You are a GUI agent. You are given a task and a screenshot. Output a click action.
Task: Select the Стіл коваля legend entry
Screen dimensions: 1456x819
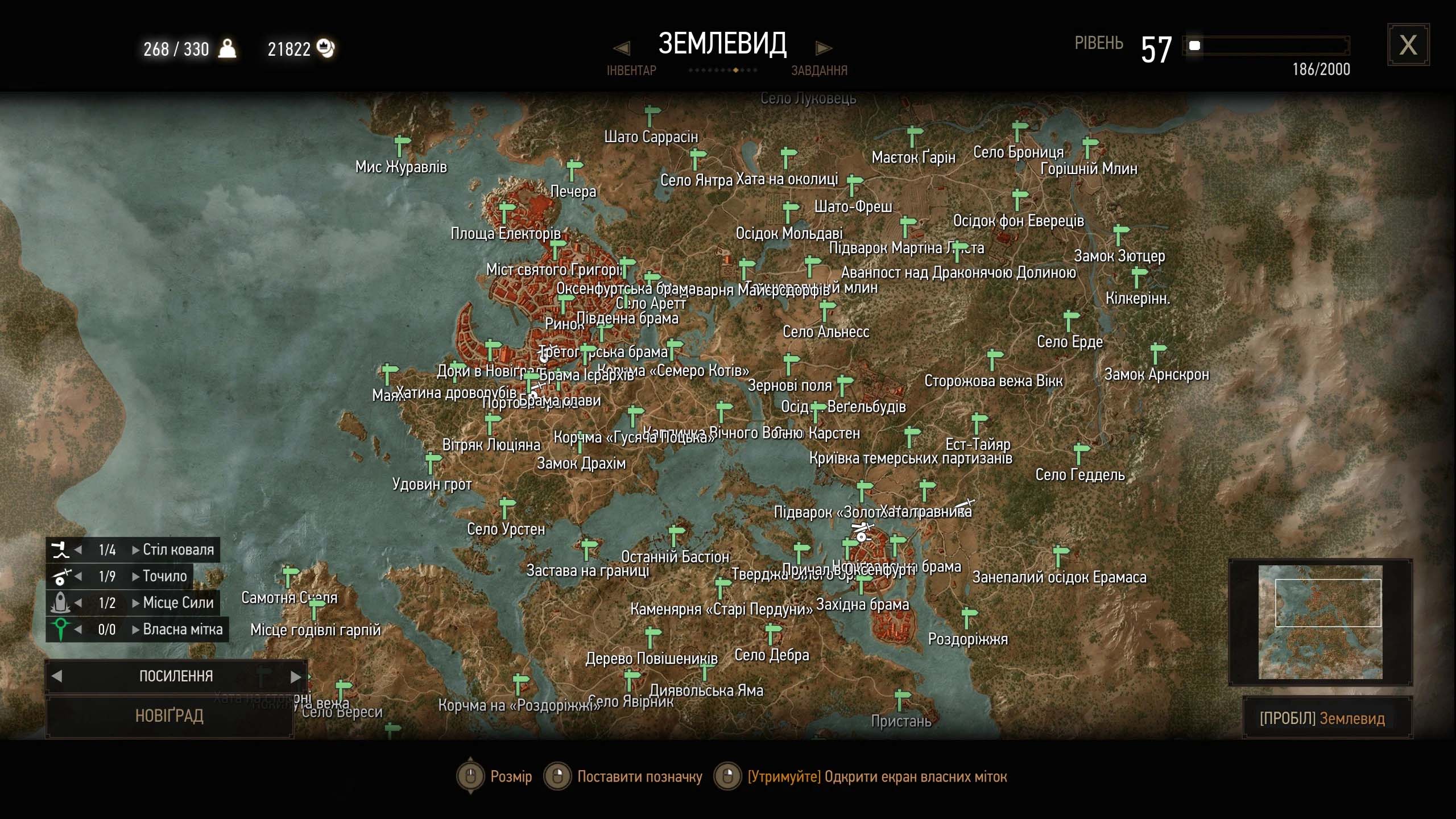click(x=178, y=549)
